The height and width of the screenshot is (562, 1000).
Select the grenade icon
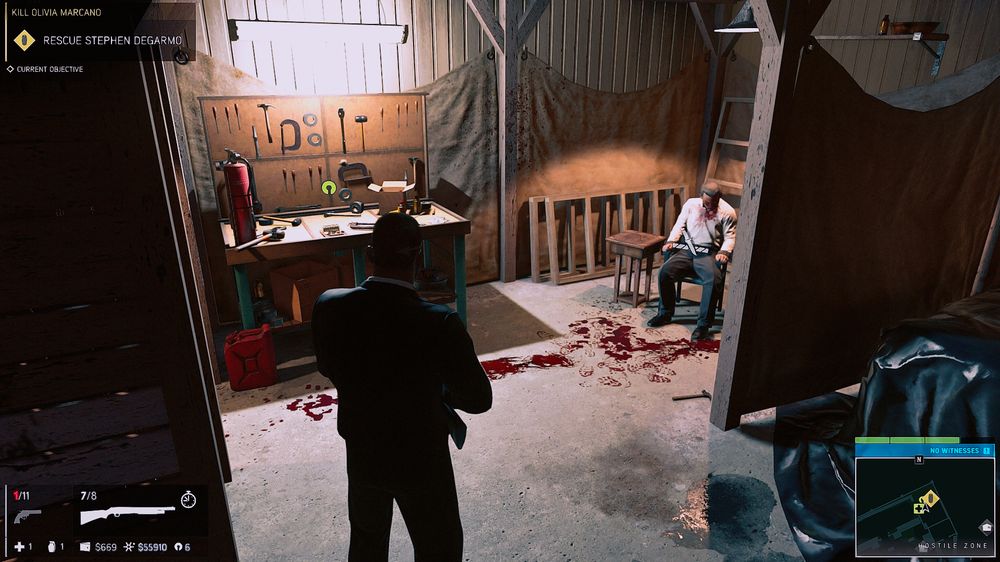[50, 547]
